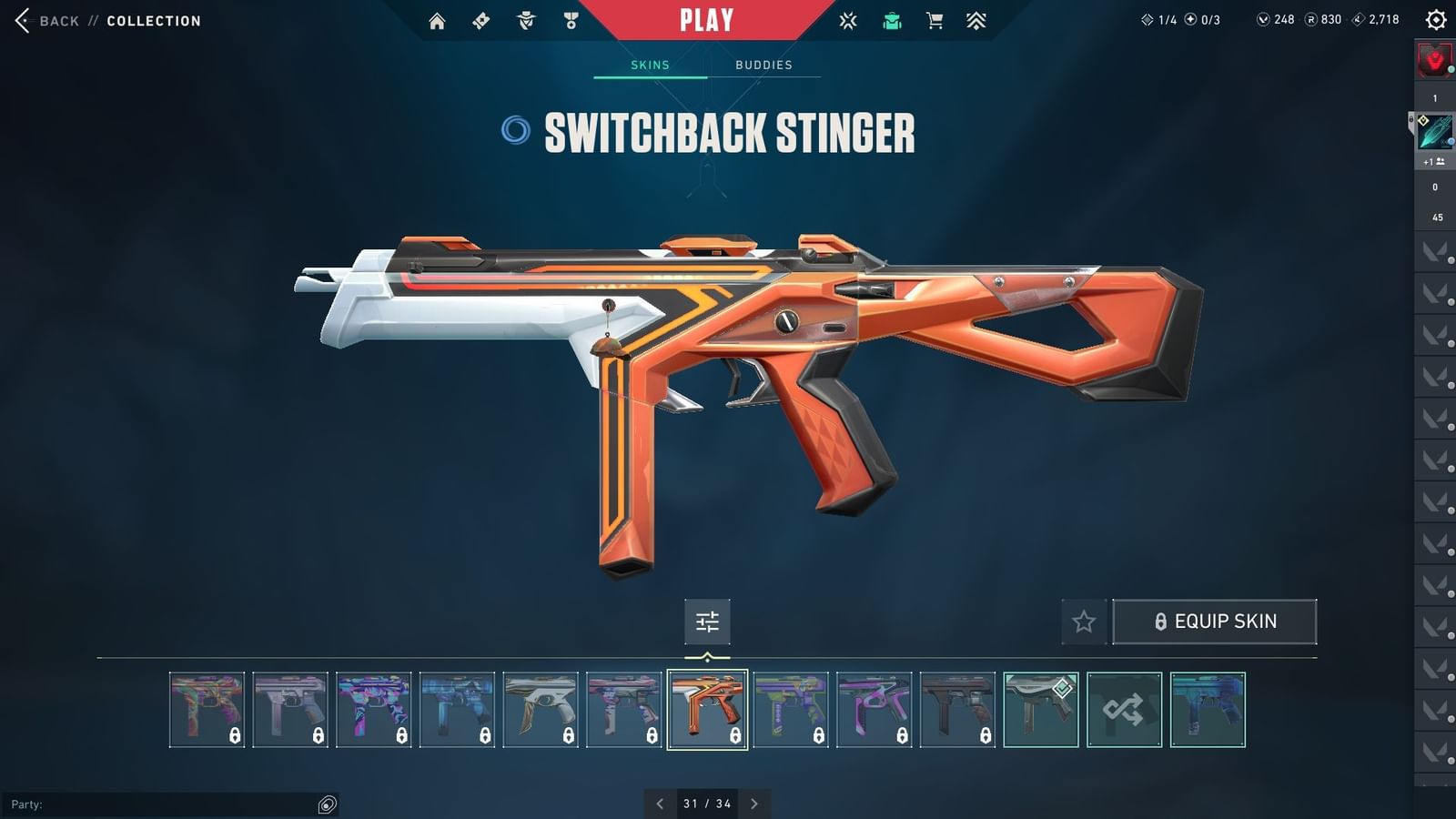Select the SKINS tab
Image resolution: width=1456 pixels, height=819 pixels.
point(650,65)
